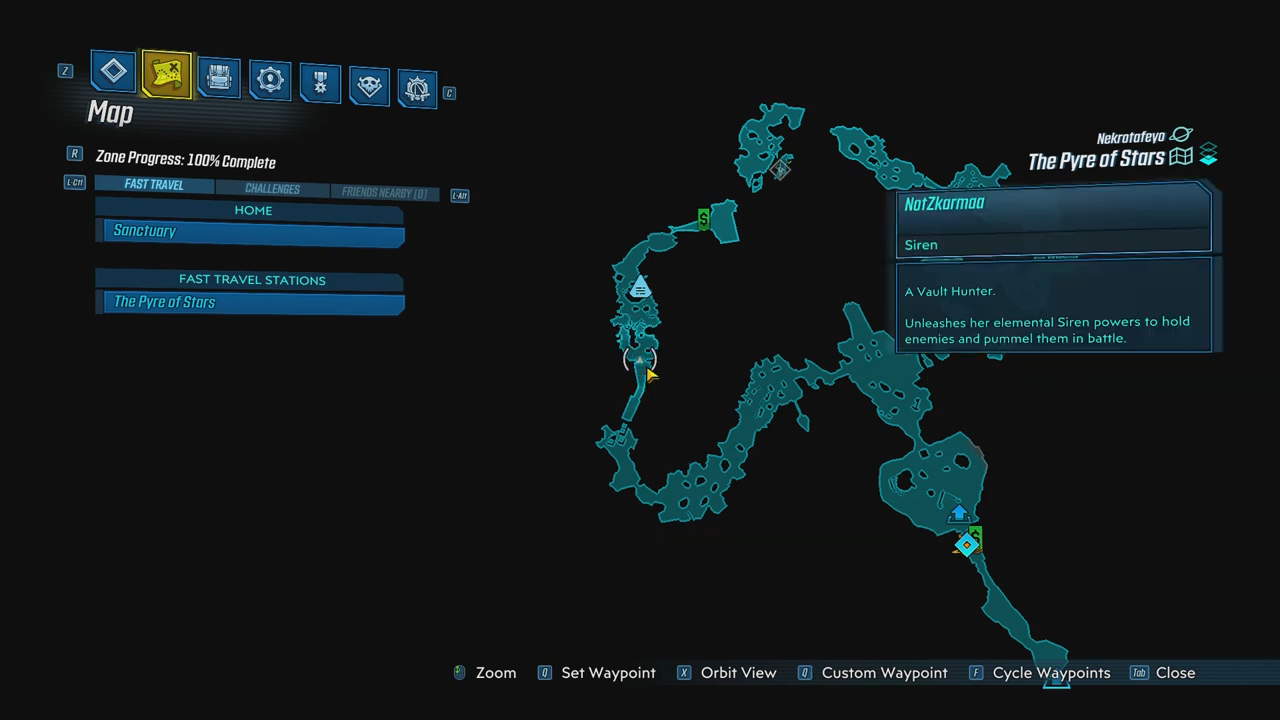This screenshot has height=720, width=1280.
Task: Select the cyan diamond mission waypoint marker
Action: pyautogui.click(x=966, y=546)
